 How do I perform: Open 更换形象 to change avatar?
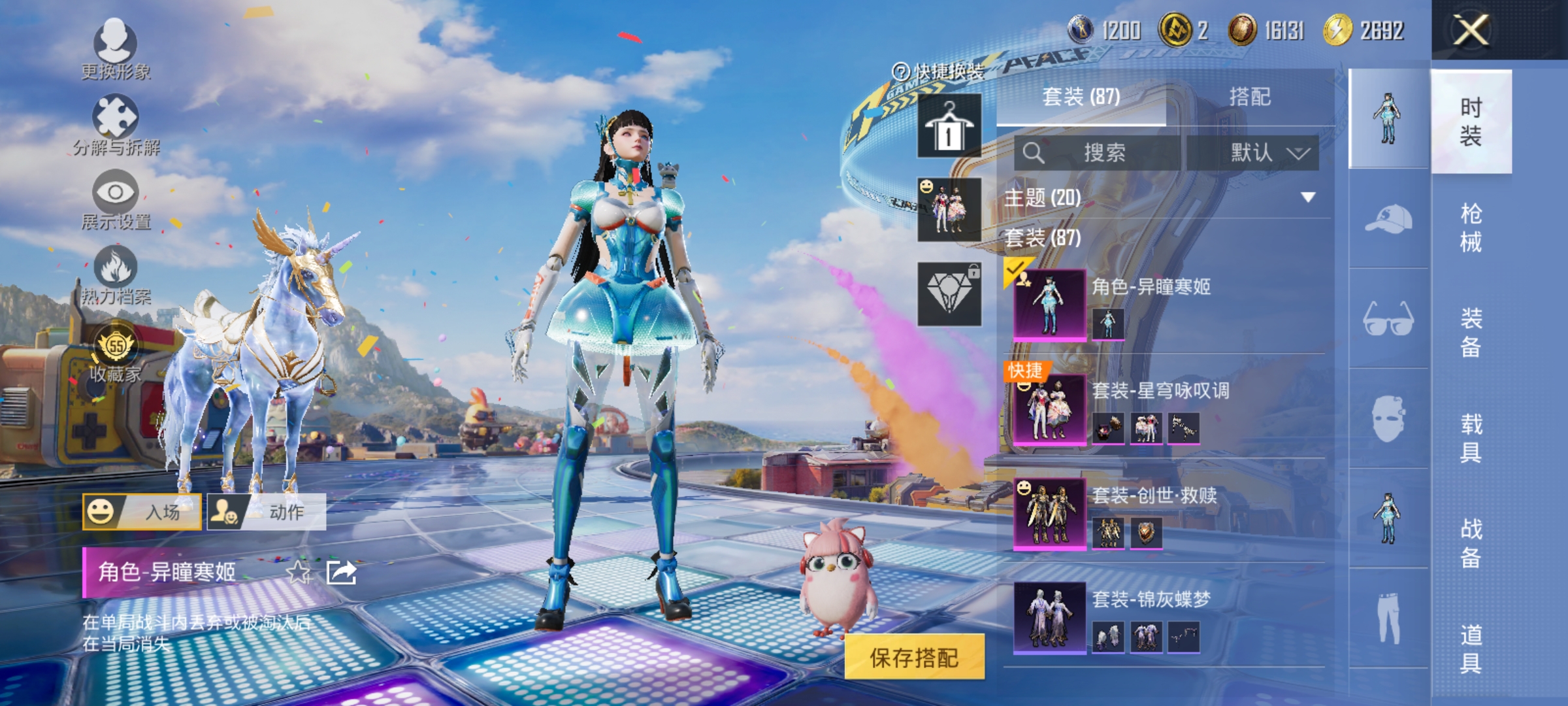point(115,47)
